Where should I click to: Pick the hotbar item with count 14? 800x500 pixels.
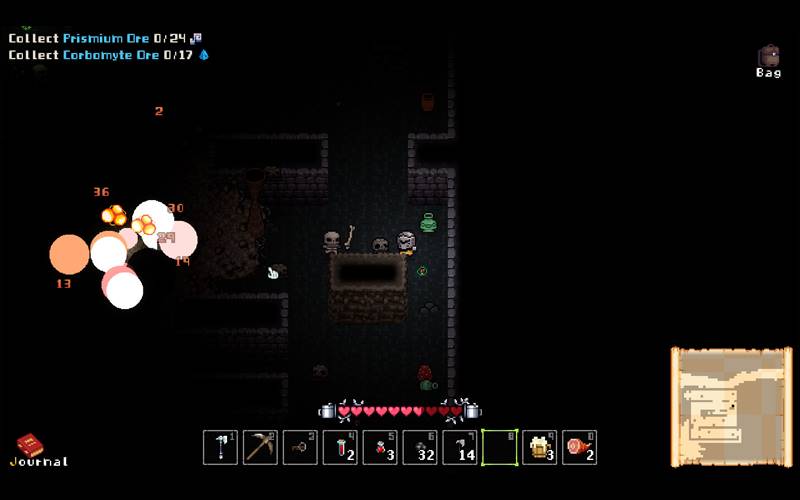click(x=460, y=447)
